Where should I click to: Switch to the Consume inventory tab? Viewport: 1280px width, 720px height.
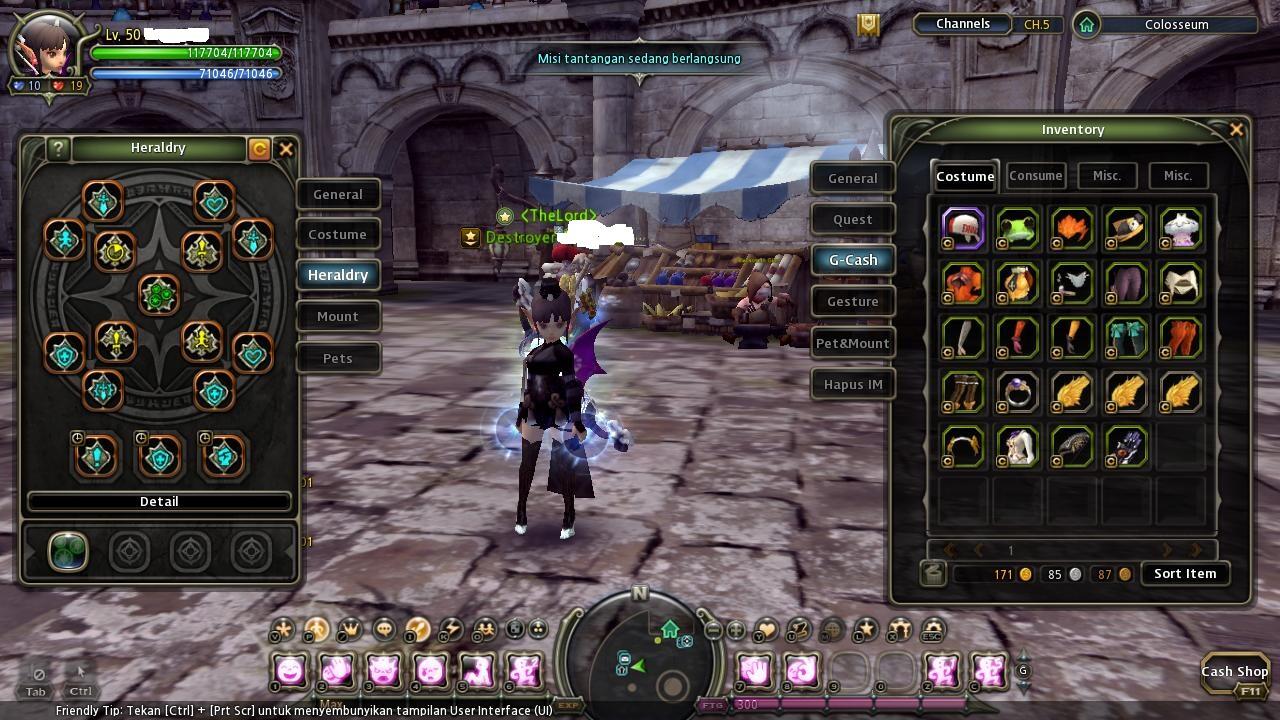coord(1035,176)
